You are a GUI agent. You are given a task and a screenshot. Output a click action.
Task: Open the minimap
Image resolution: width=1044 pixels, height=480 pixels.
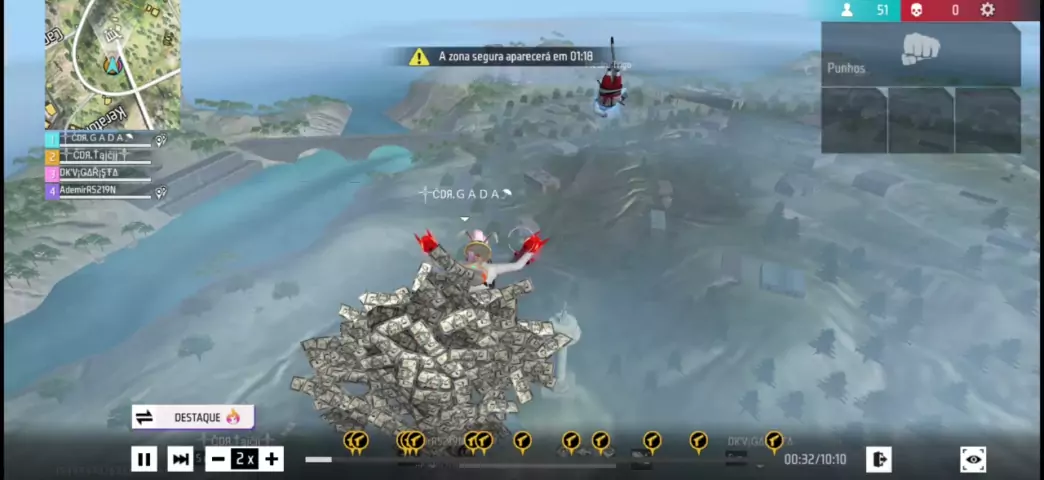(x=113, y=63)
